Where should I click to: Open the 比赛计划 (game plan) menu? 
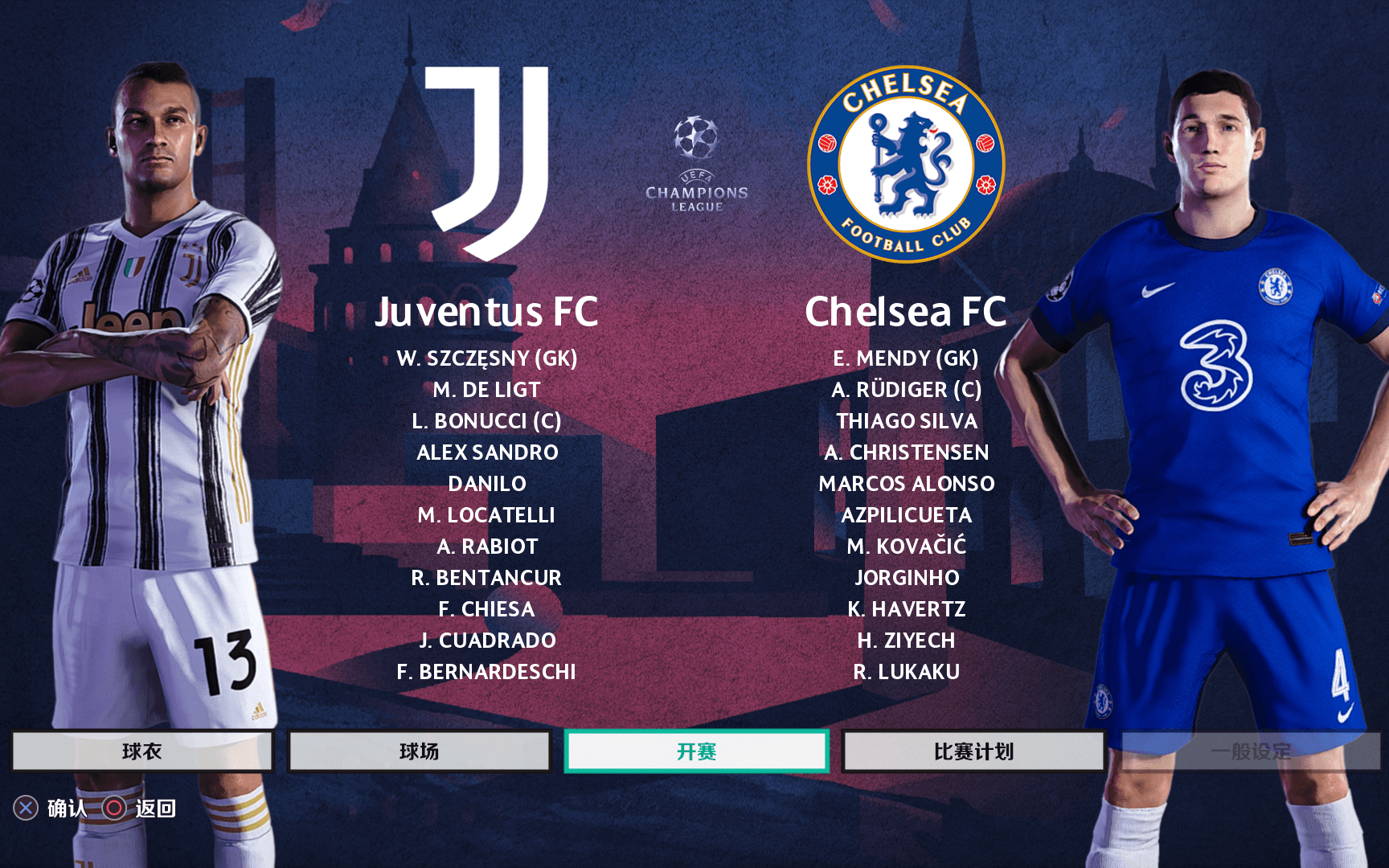tap(973, 751)
